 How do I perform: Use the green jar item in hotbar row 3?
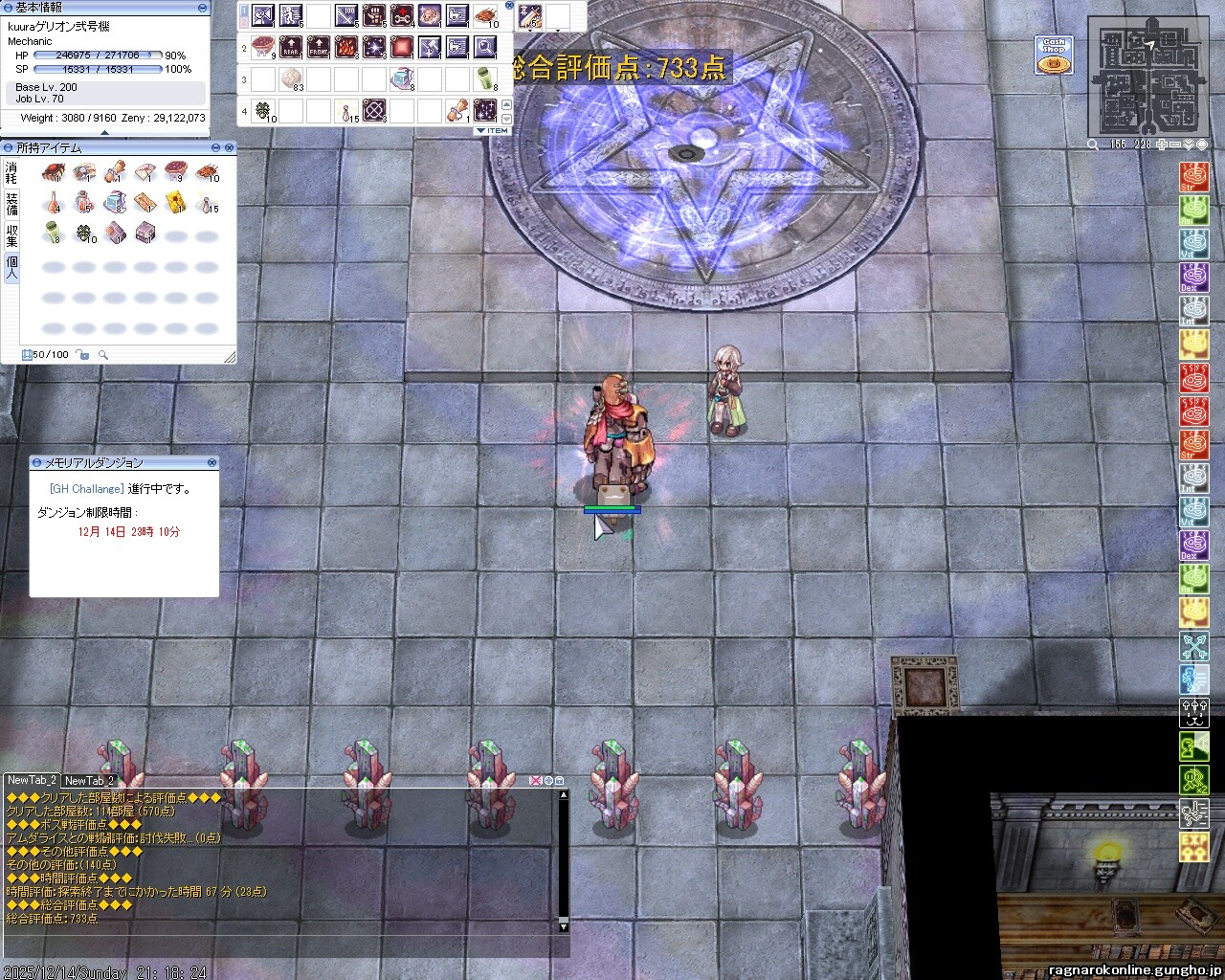pyautogui.click(x=485, y=78)
